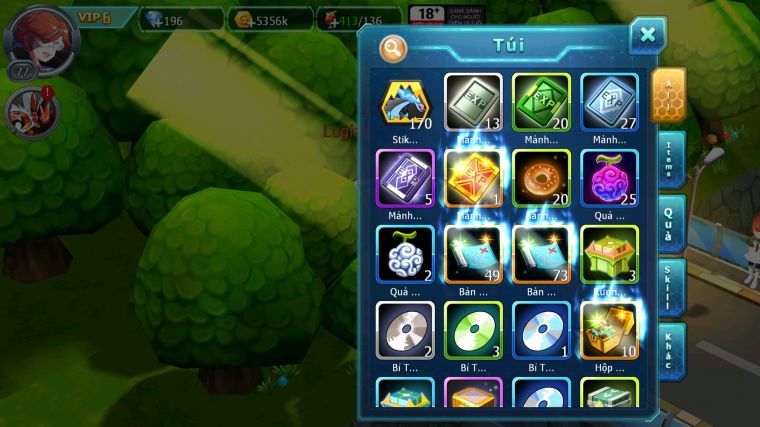Select the purple devil fruit item
The image size is (760, 427).
[x=609, y=178]
